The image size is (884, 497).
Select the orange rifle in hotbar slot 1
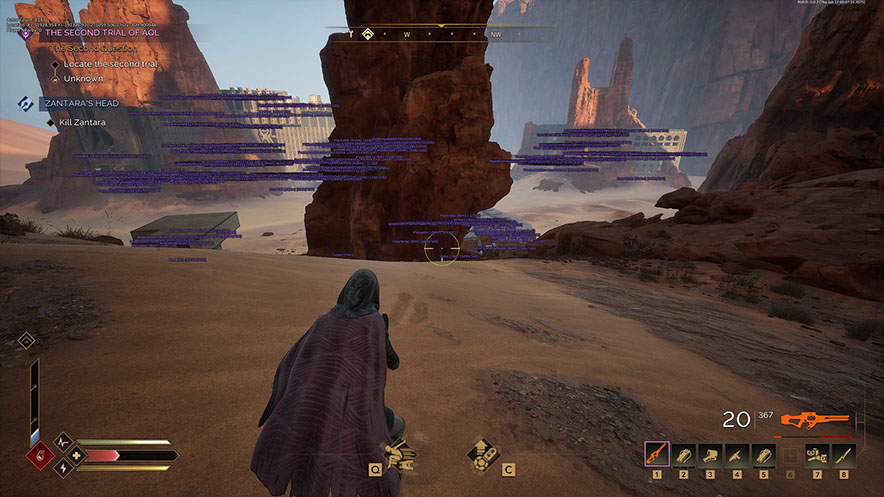(x=657, y=455)
